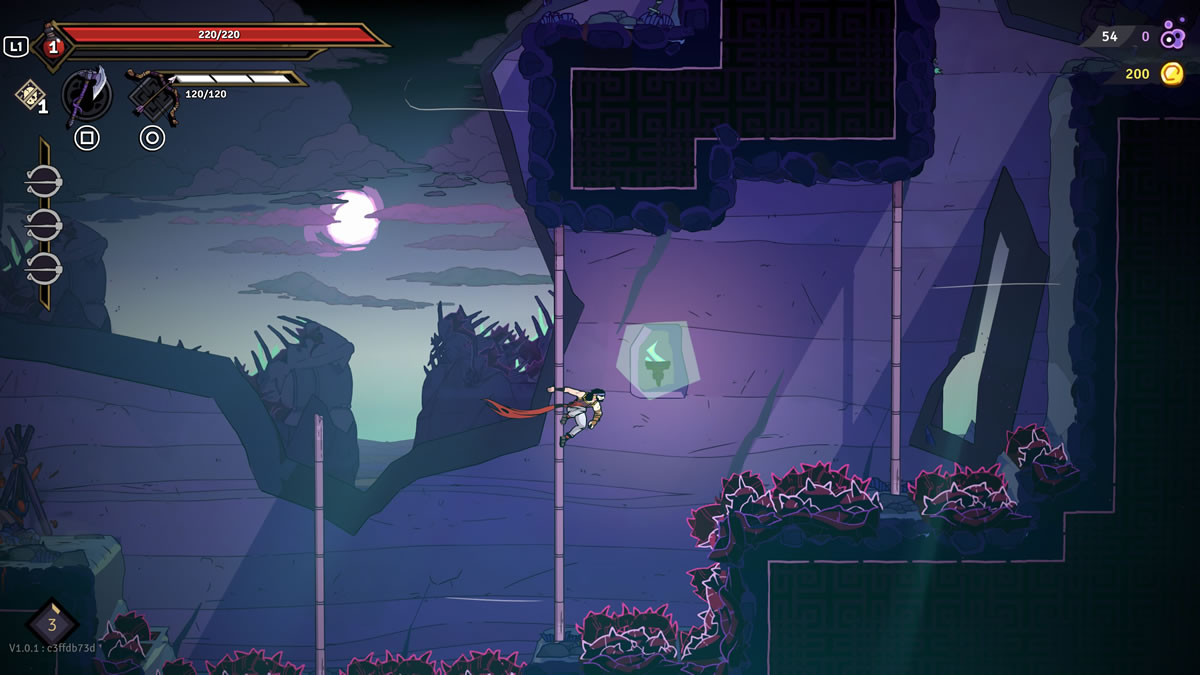Select the bow secondary weapon icon

point(152,95)
